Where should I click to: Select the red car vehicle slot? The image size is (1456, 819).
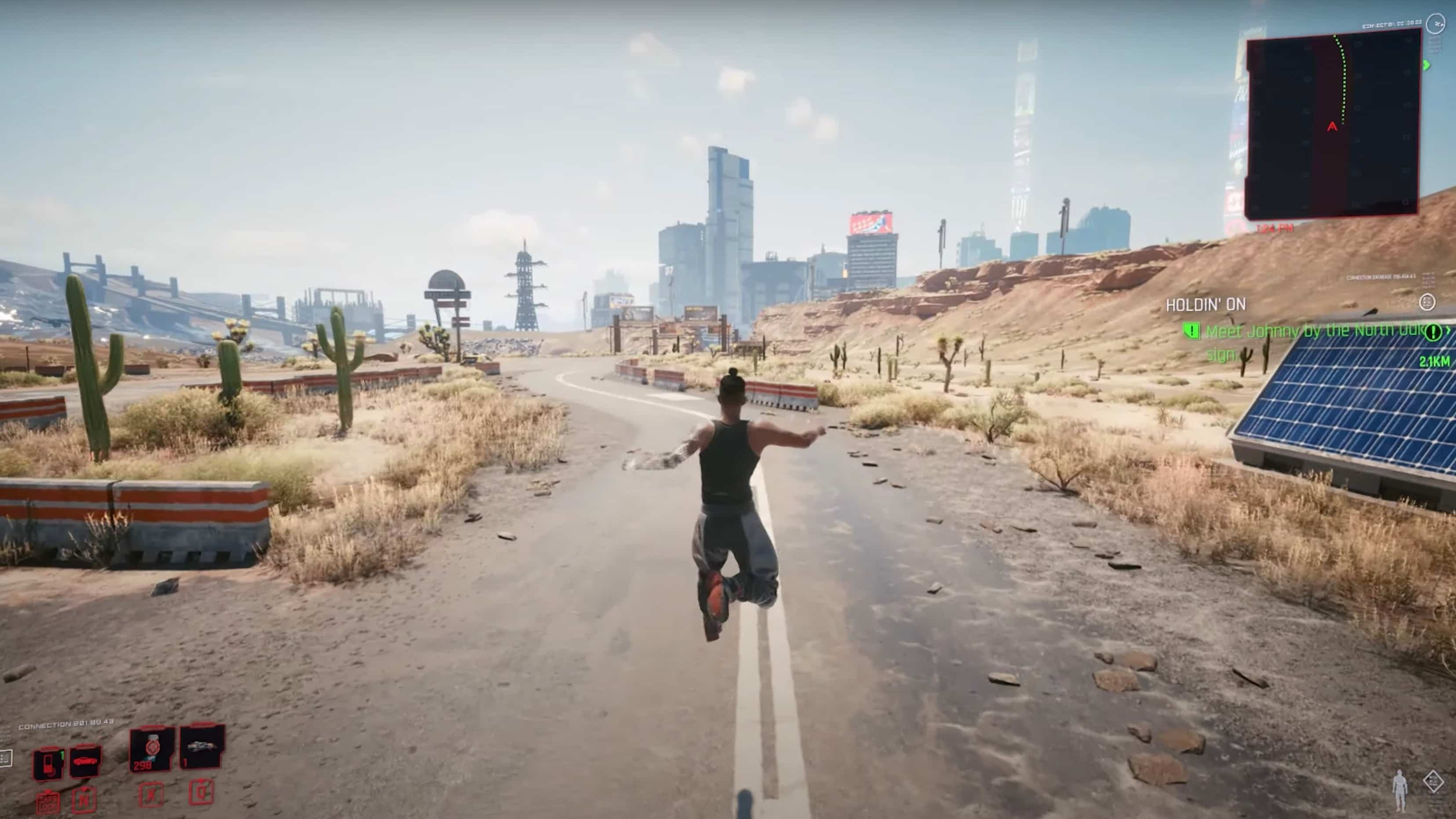click(x=86, y=761)
